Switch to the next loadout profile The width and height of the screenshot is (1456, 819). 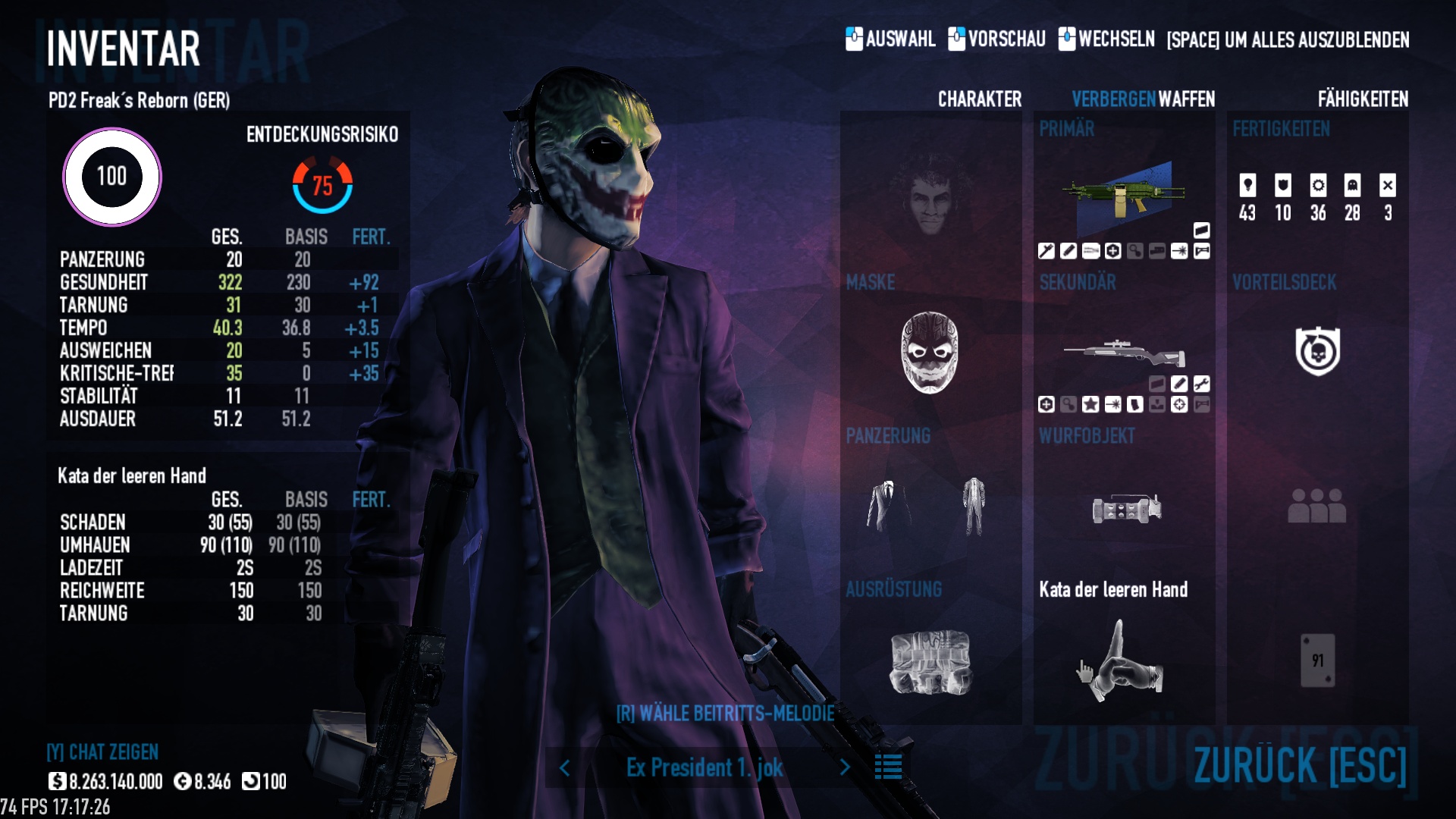[845, 768]
